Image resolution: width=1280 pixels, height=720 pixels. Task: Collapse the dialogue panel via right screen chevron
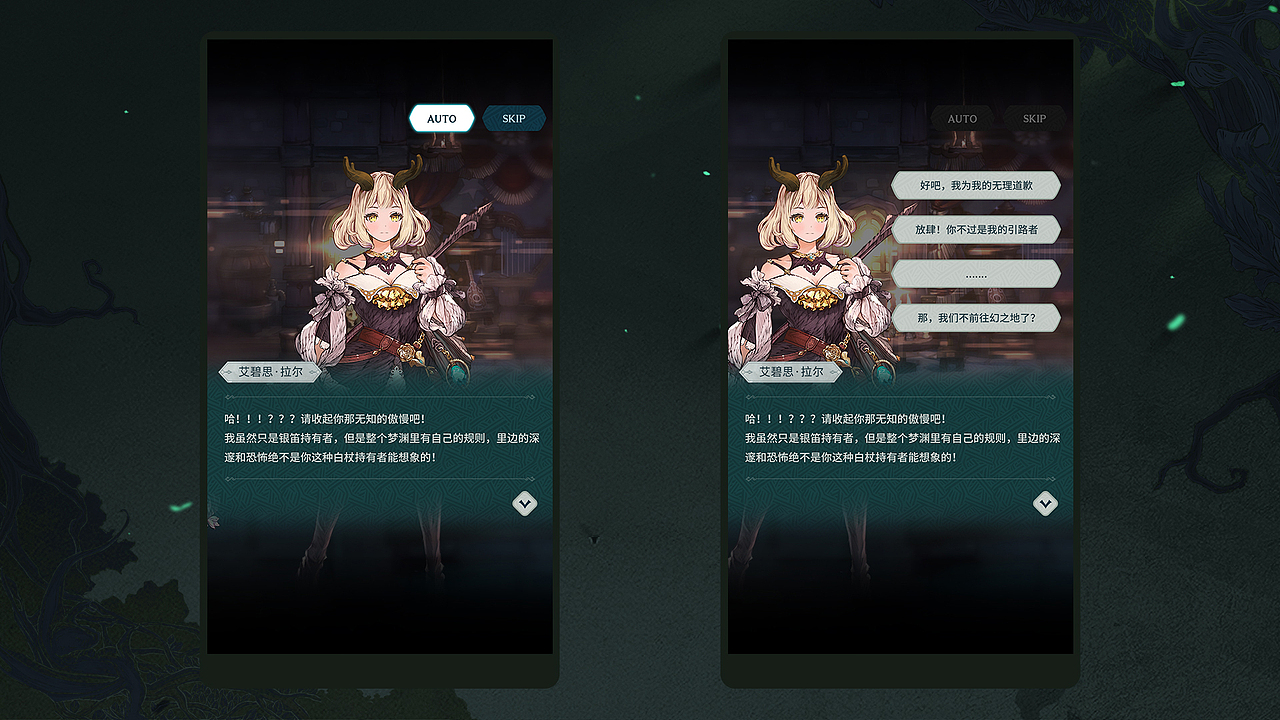[x=1046, y=504]
